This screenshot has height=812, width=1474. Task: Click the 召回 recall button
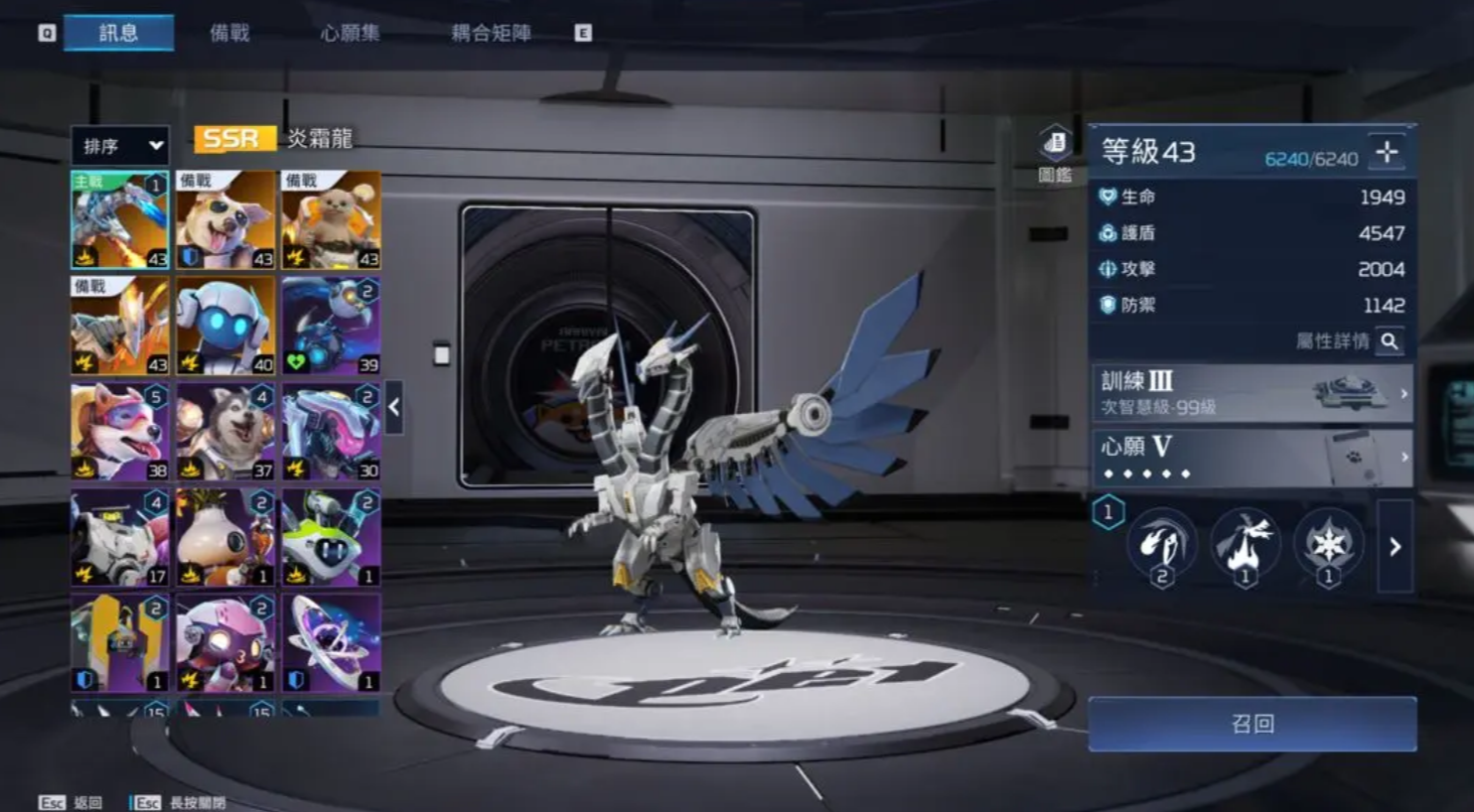pyautogui.click(x=1252, y=724)
